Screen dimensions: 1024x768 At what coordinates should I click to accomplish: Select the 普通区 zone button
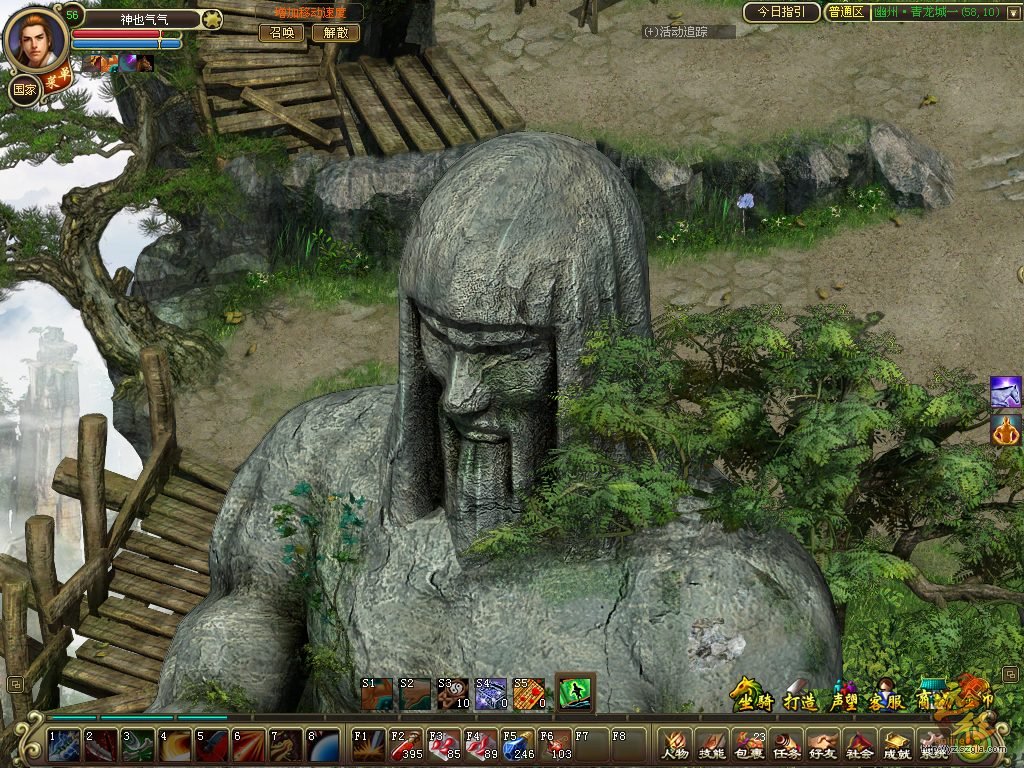(846, 12)
